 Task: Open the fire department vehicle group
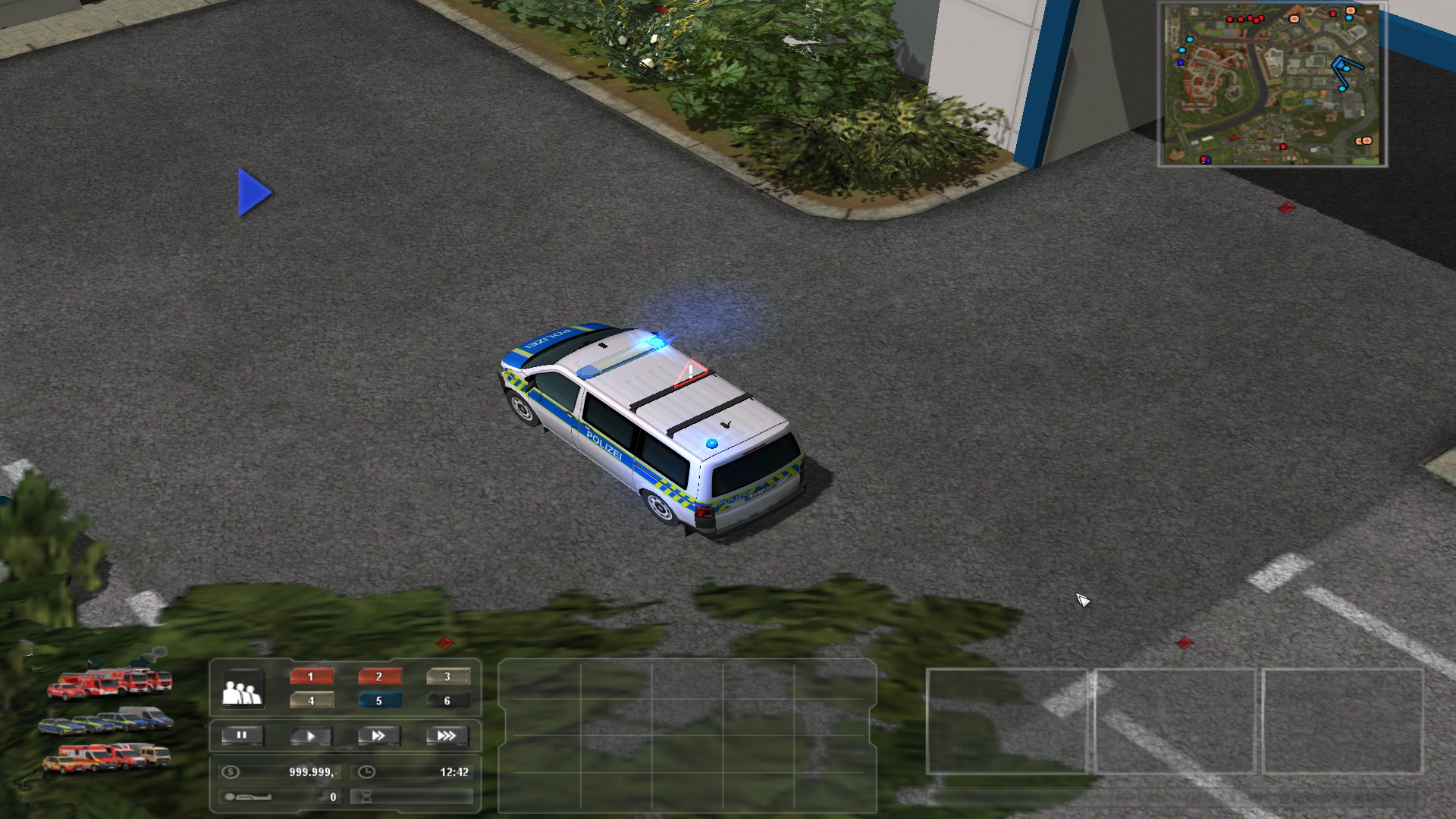click(110, 682)
